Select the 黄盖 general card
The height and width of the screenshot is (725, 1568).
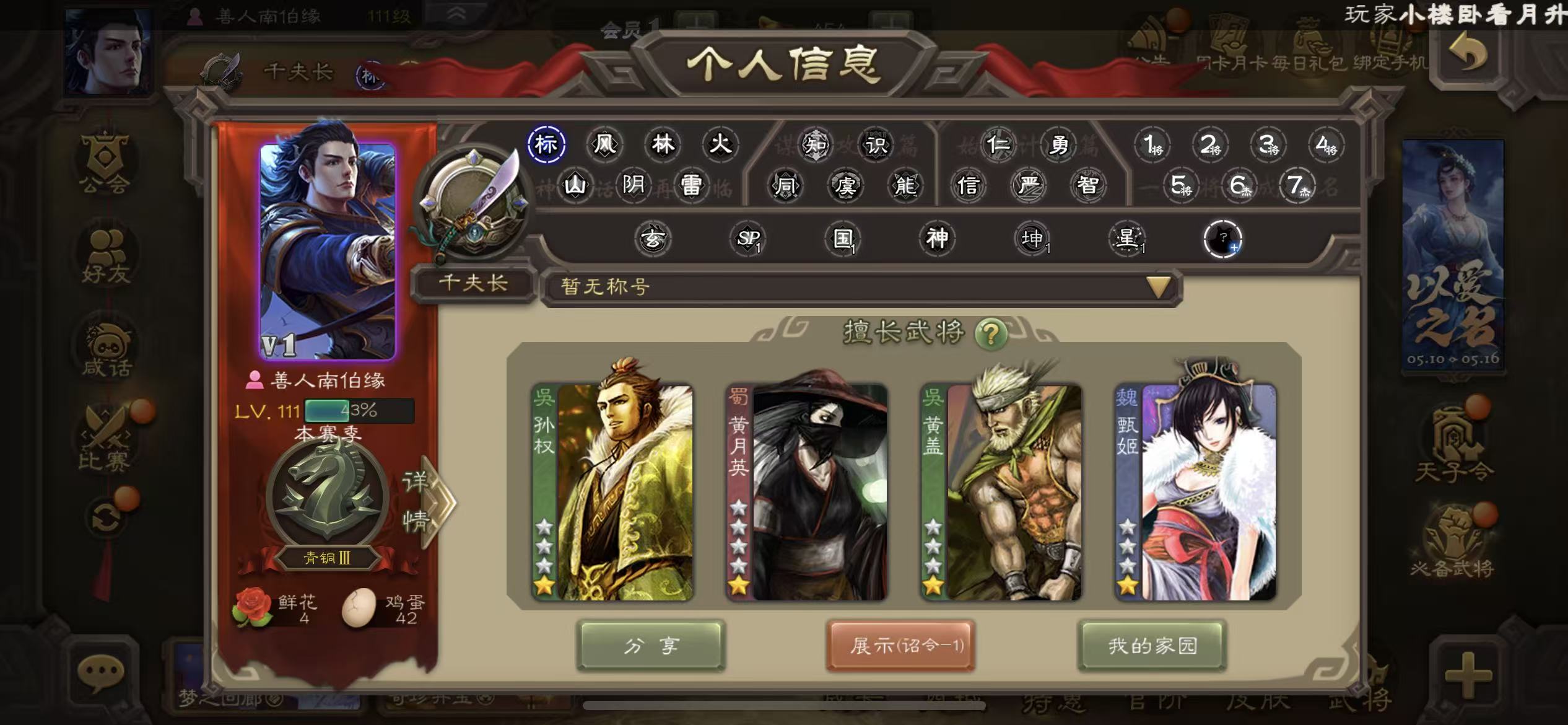coord(1001,493)
